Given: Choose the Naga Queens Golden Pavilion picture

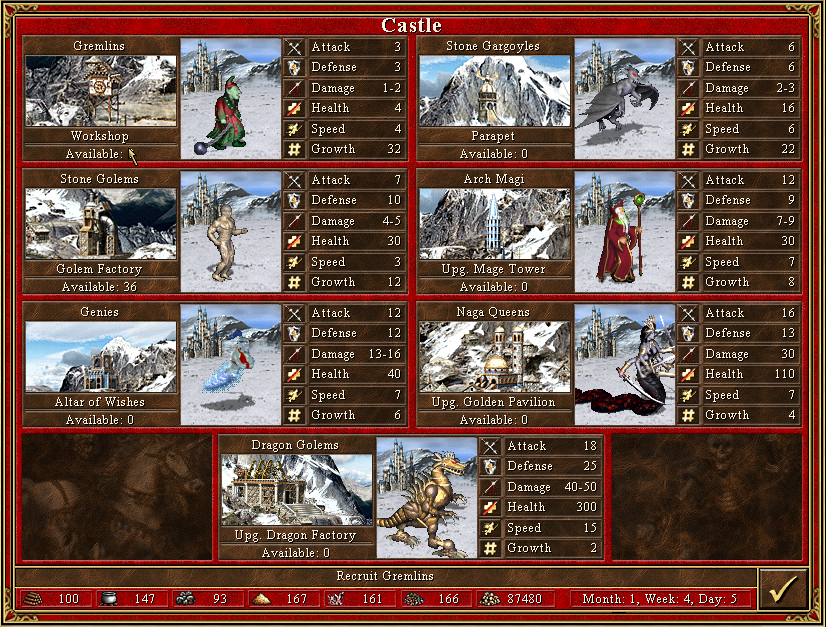Looking at the screenshot, I should [494, 357].
